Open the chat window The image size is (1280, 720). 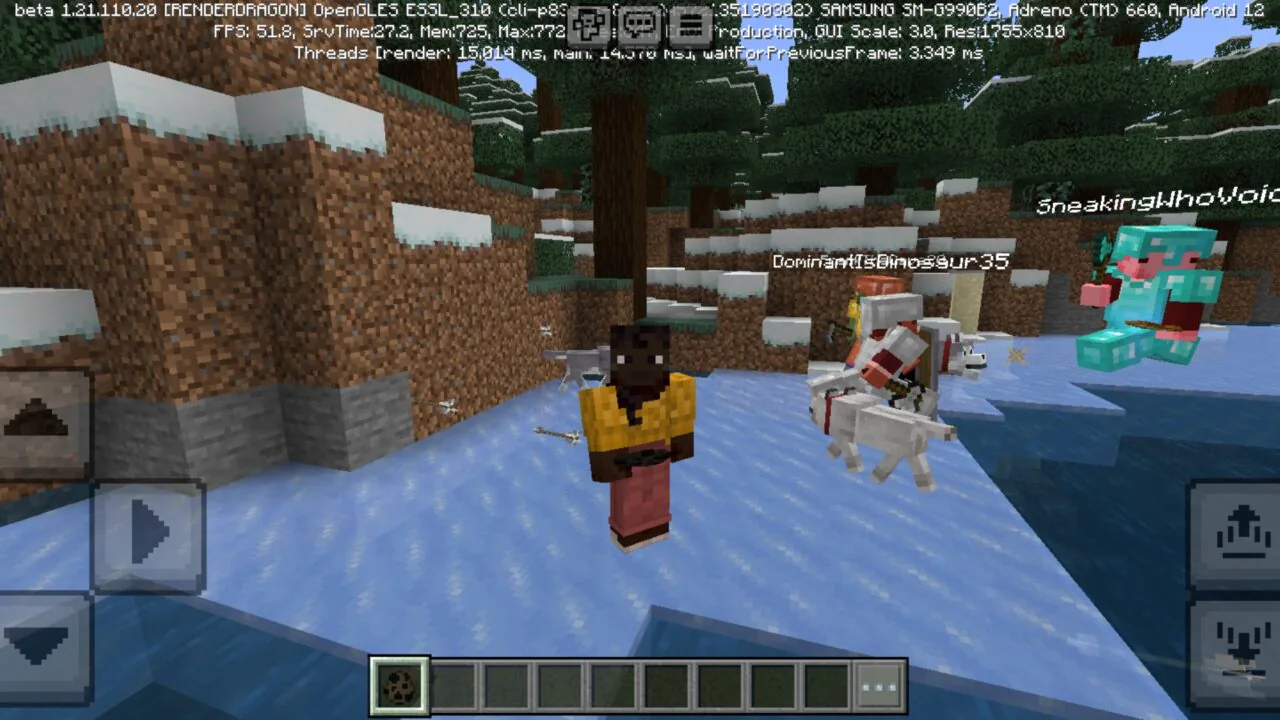[x=640, y=18]
